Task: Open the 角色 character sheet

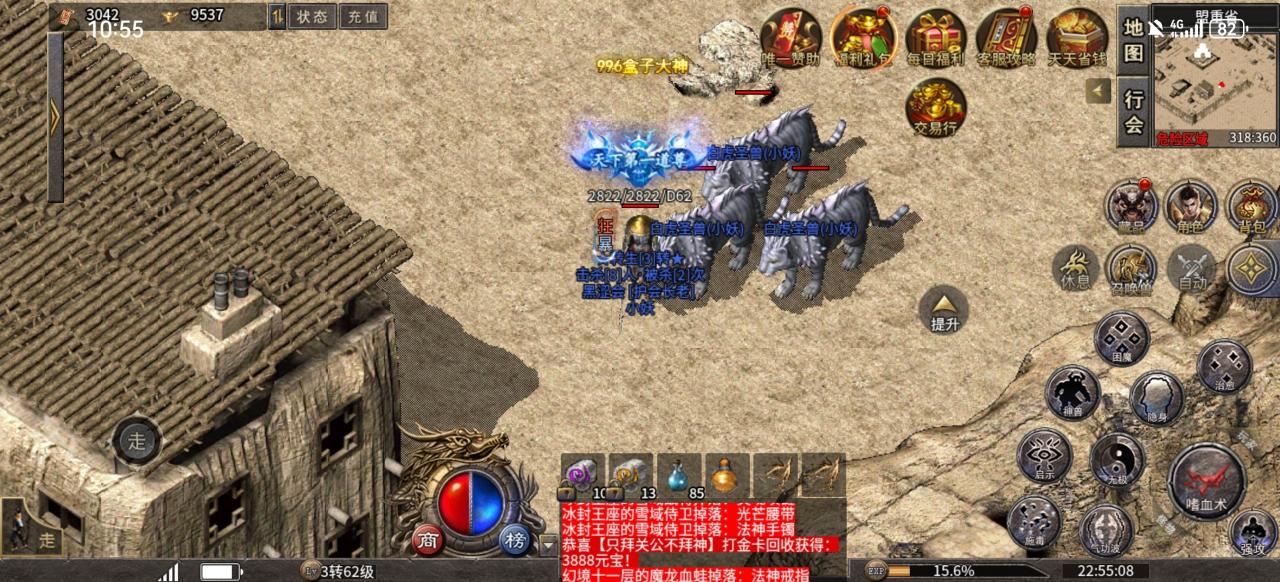Action: 1190,207
